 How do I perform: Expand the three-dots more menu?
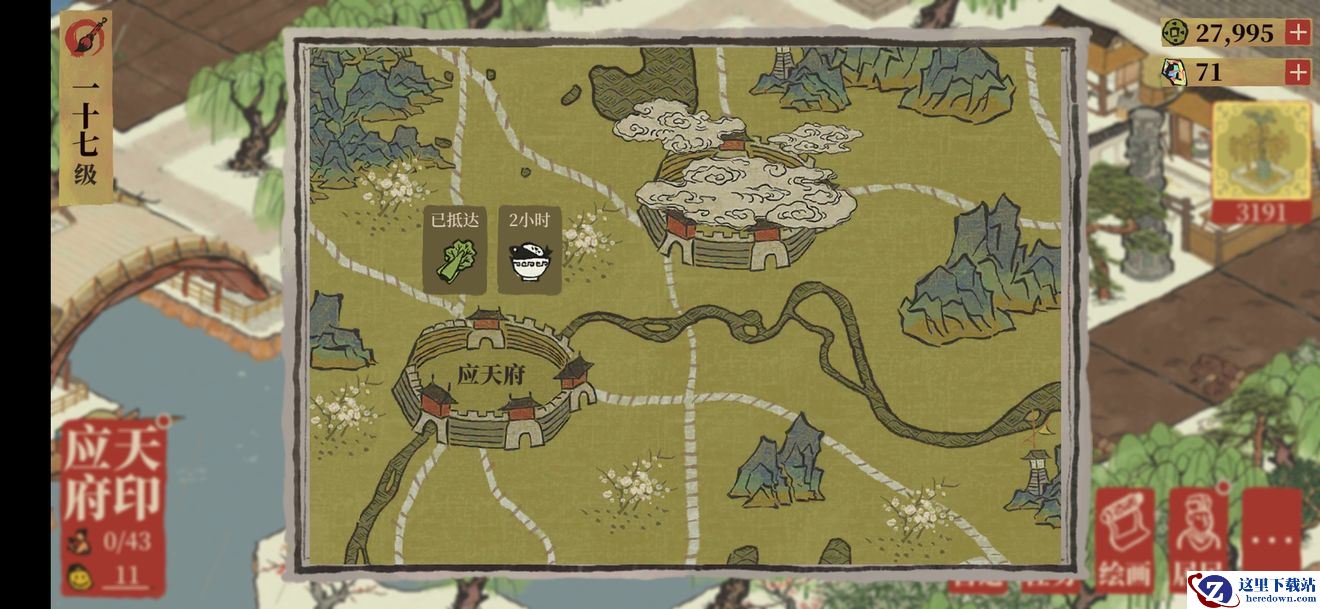click(x=1271, y=540)
